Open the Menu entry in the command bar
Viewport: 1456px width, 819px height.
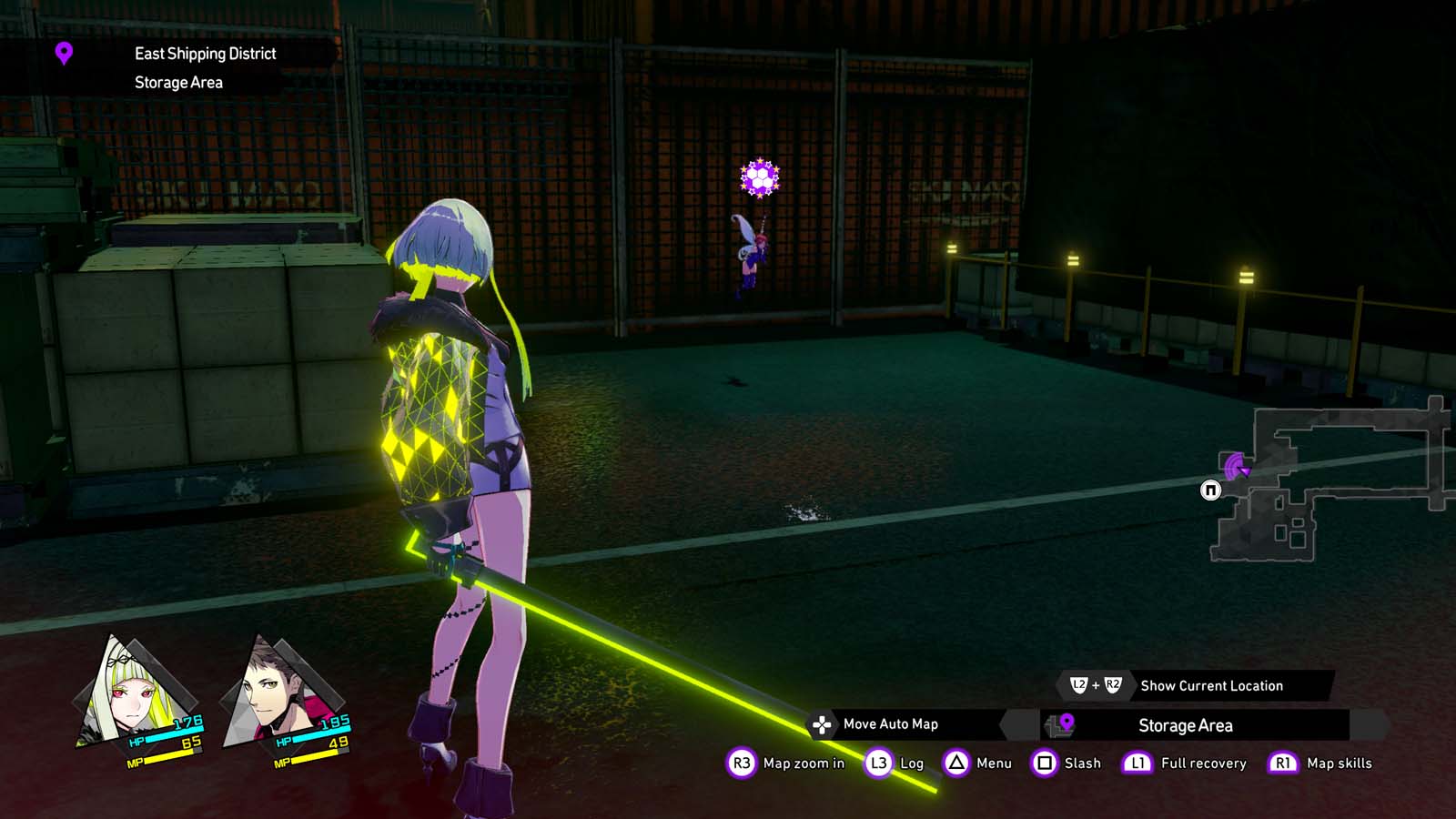point(996,763)
